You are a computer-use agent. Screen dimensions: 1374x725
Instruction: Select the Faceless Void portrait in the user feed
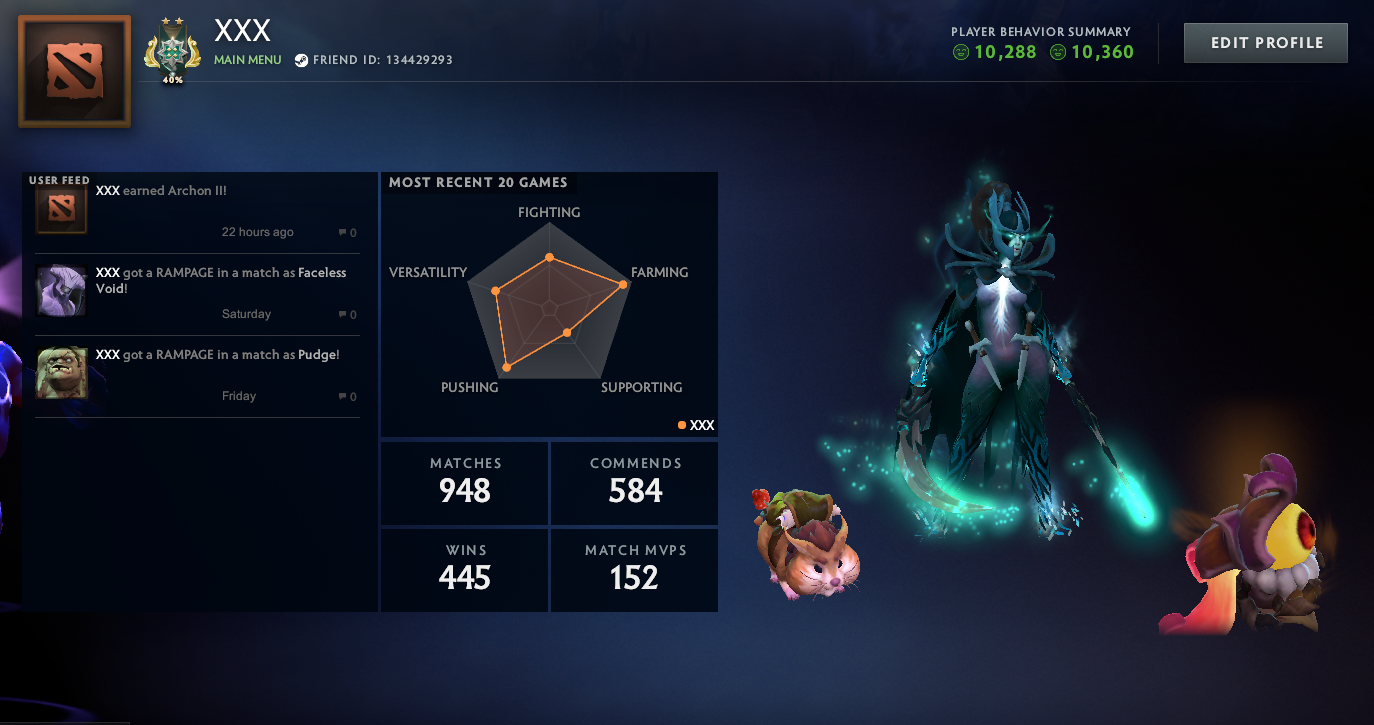[x=60, y=291]
